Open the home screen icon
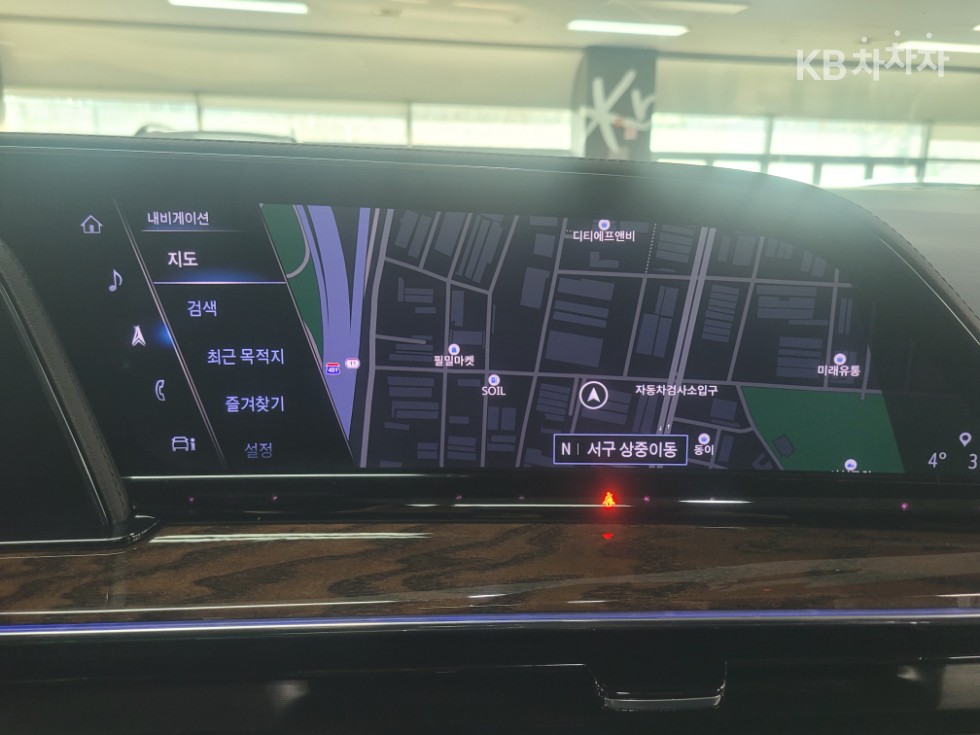 (92, 224)
